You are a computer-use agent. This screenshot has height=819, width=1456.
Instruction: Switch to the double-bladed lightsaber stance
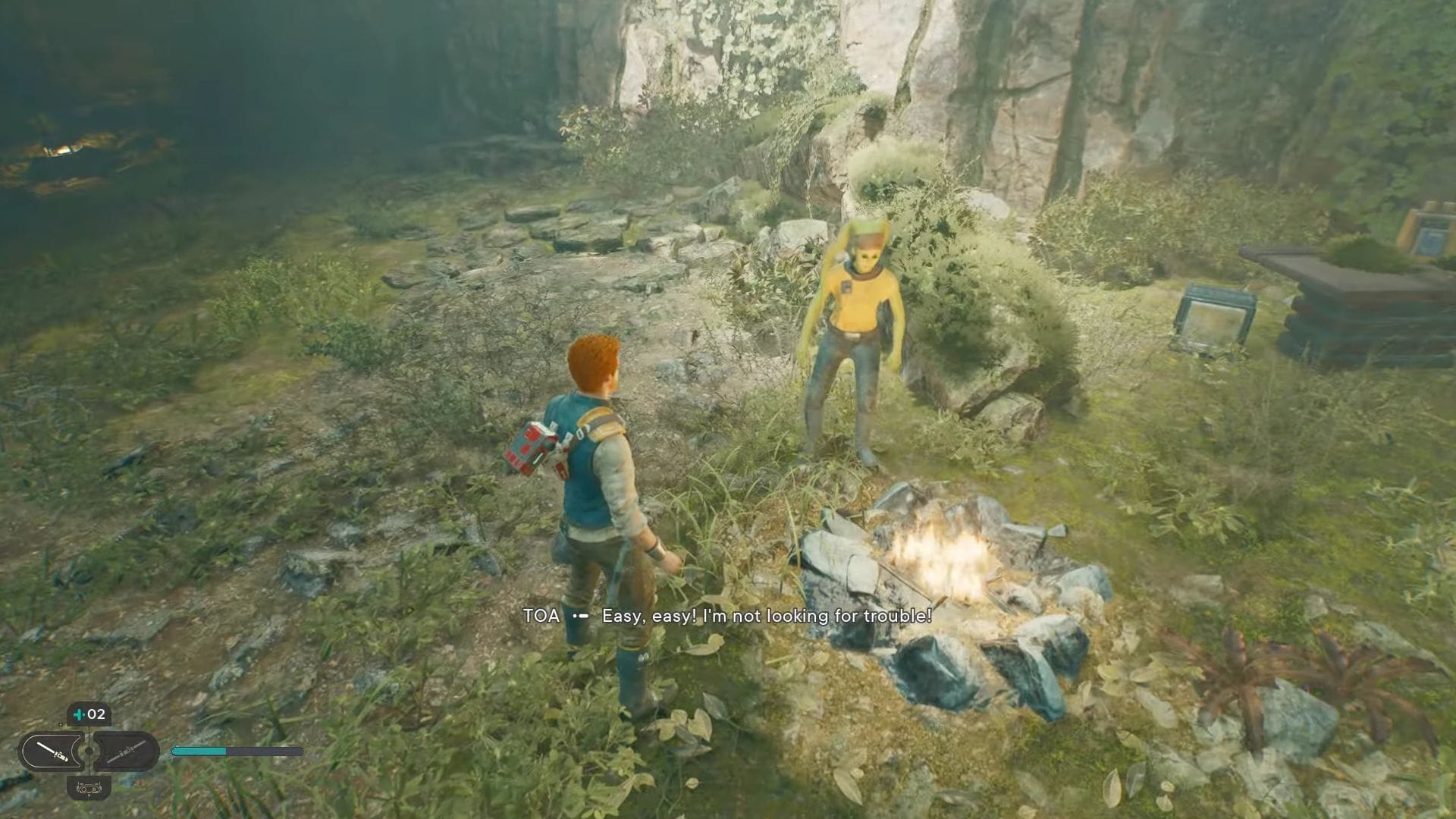coord(125,752)
